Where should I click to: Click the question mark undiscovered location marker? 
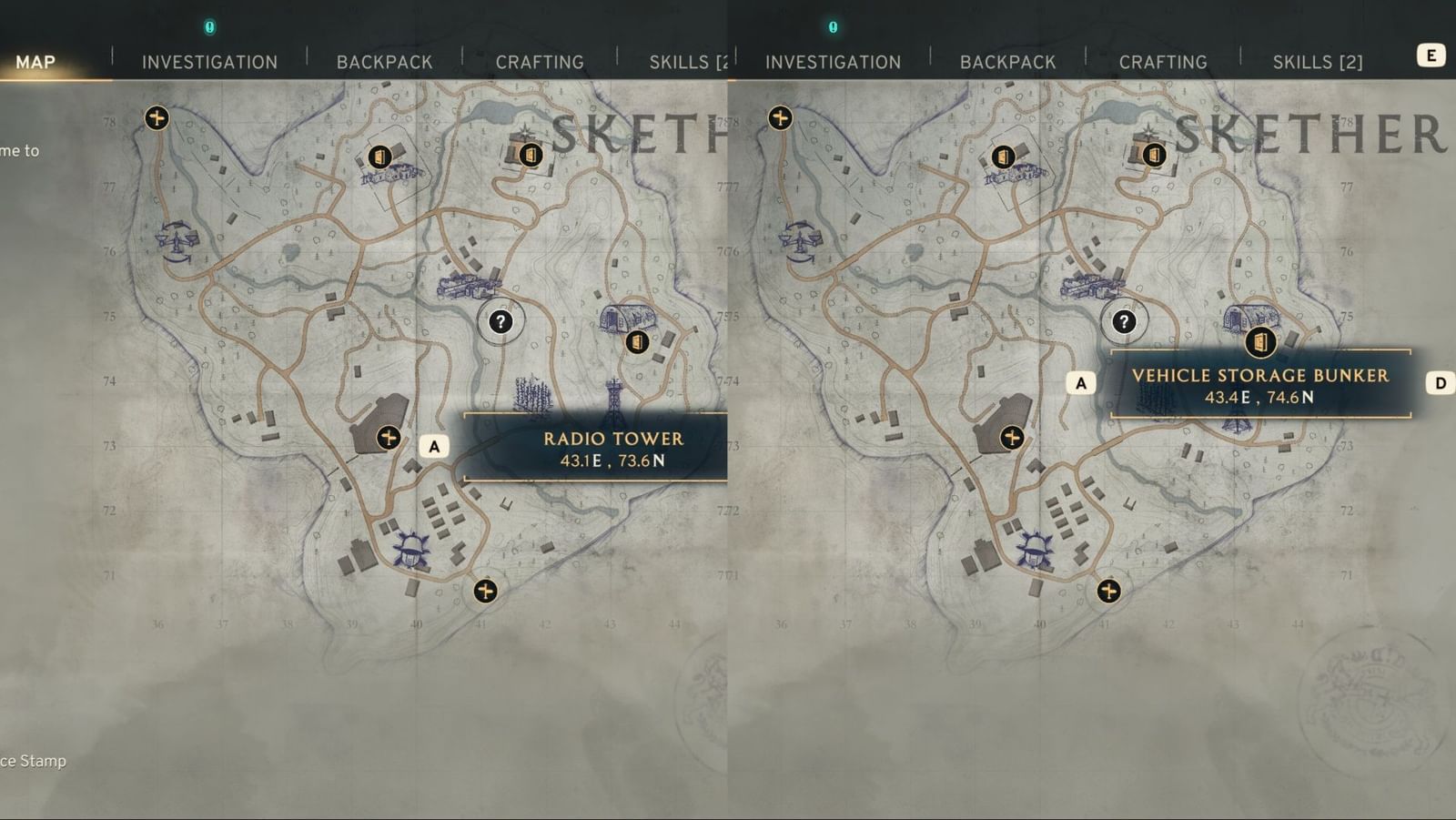(x=500, y=320)
